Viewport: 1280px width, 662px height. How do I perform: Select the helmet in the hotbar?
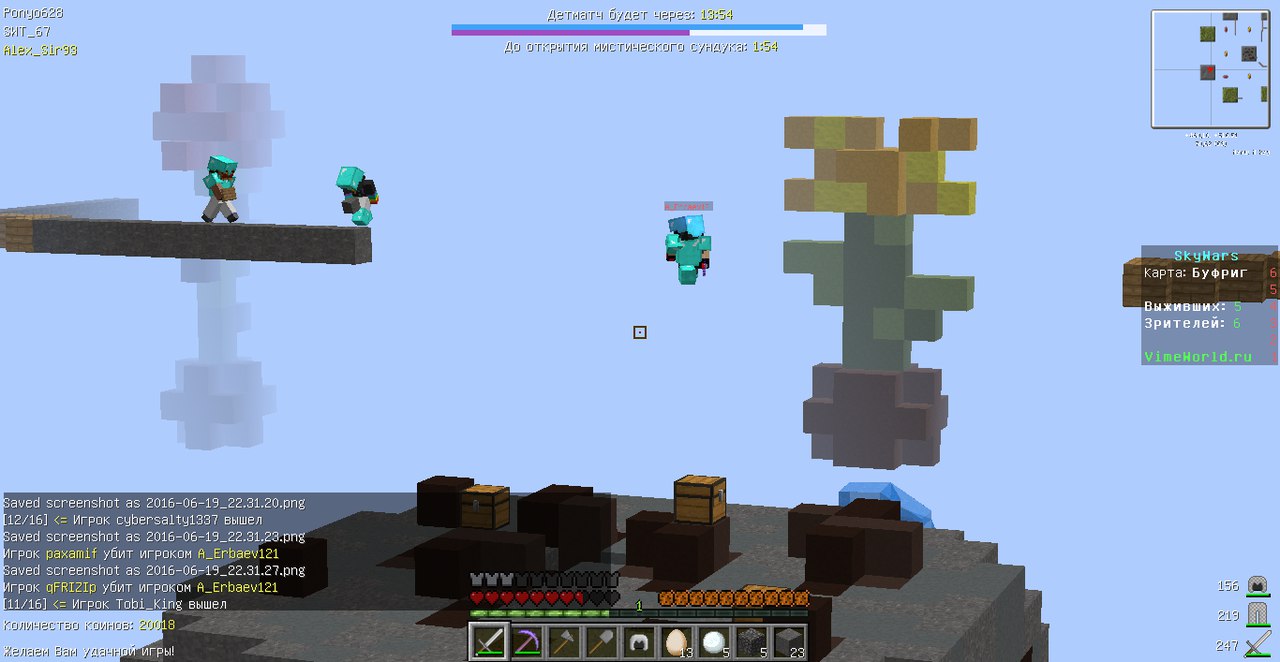point(638,641)
